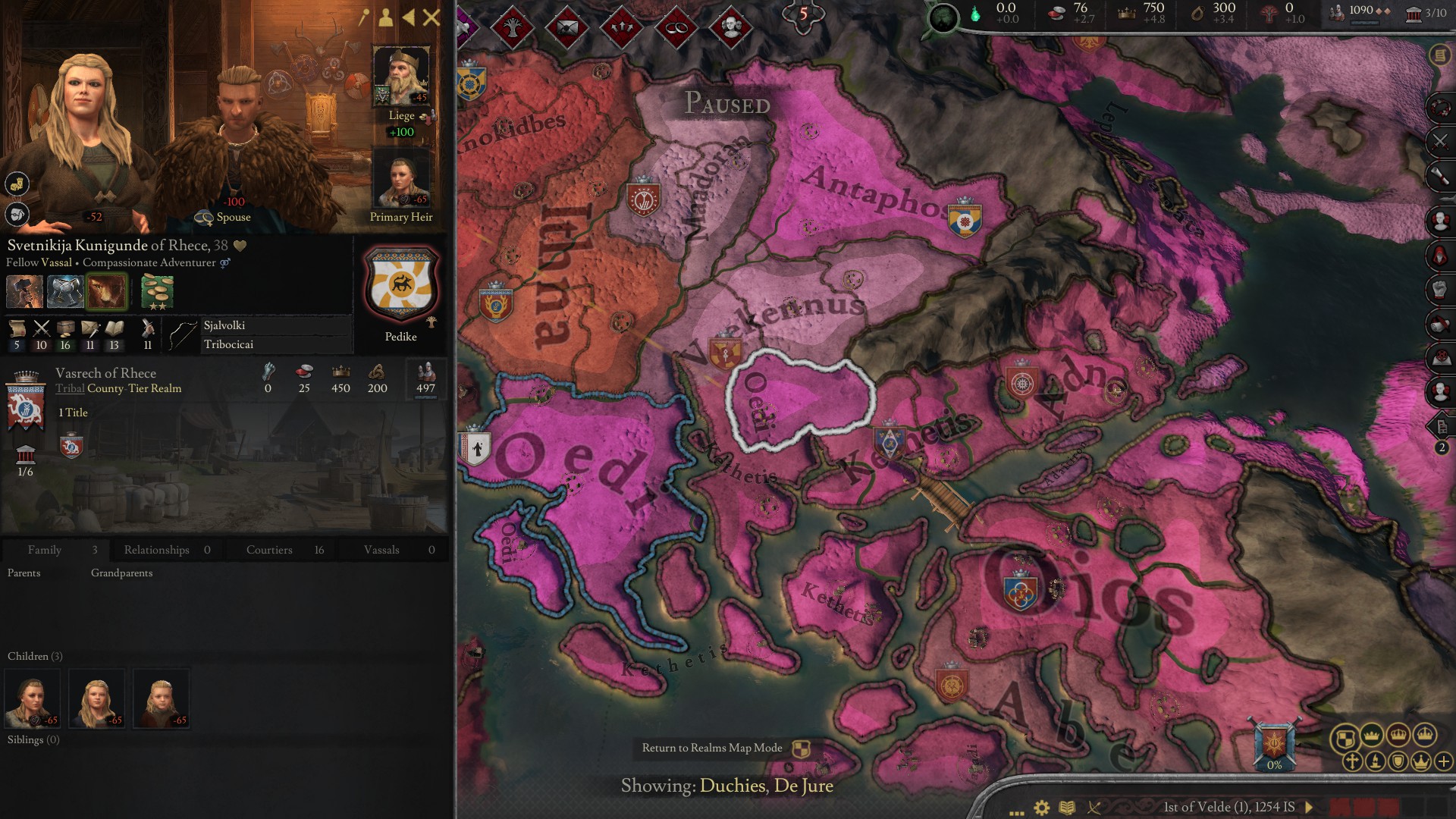Viewport: 1456px width, 819px height.
Task: Adjust the game speed indicator showing 5
Action: click(x=801, y=13)
